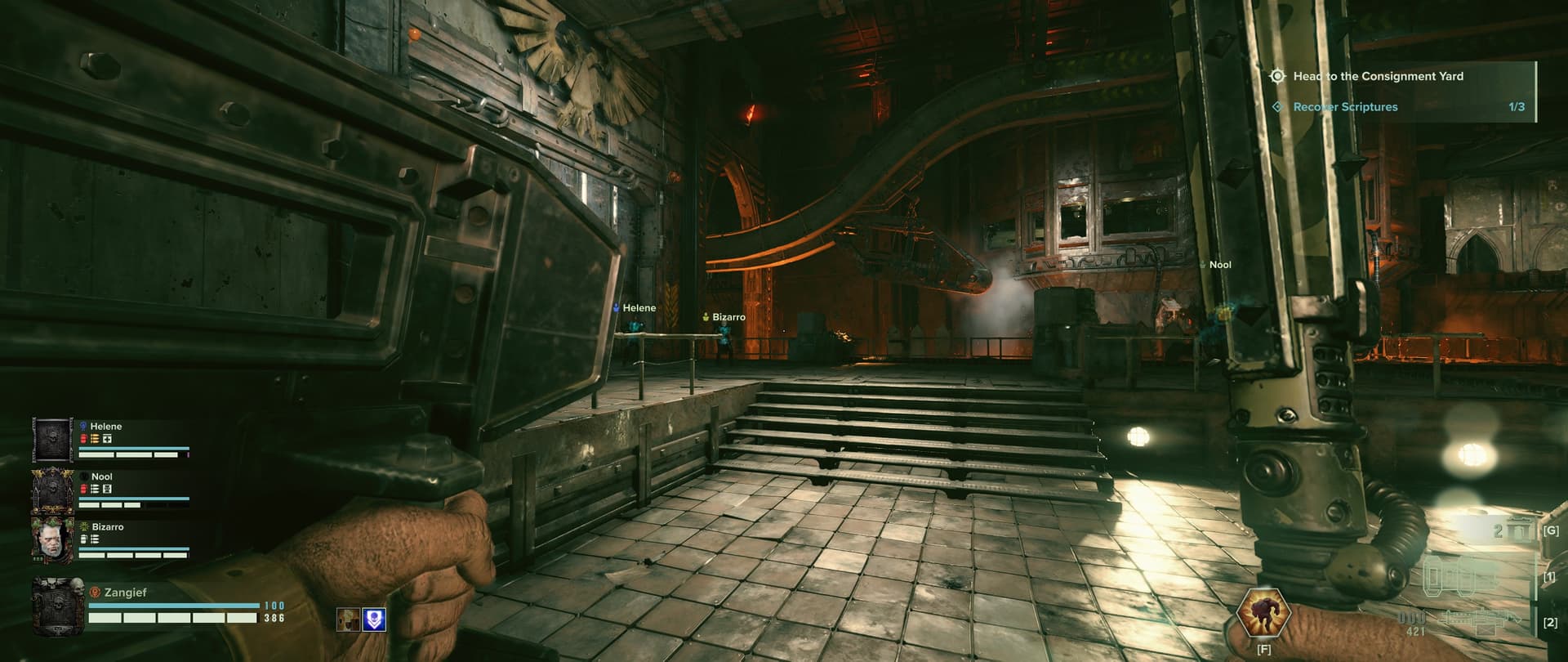
Task: Select the Head to the Consignment Yard objective
Action: (x=1377, y=76)
